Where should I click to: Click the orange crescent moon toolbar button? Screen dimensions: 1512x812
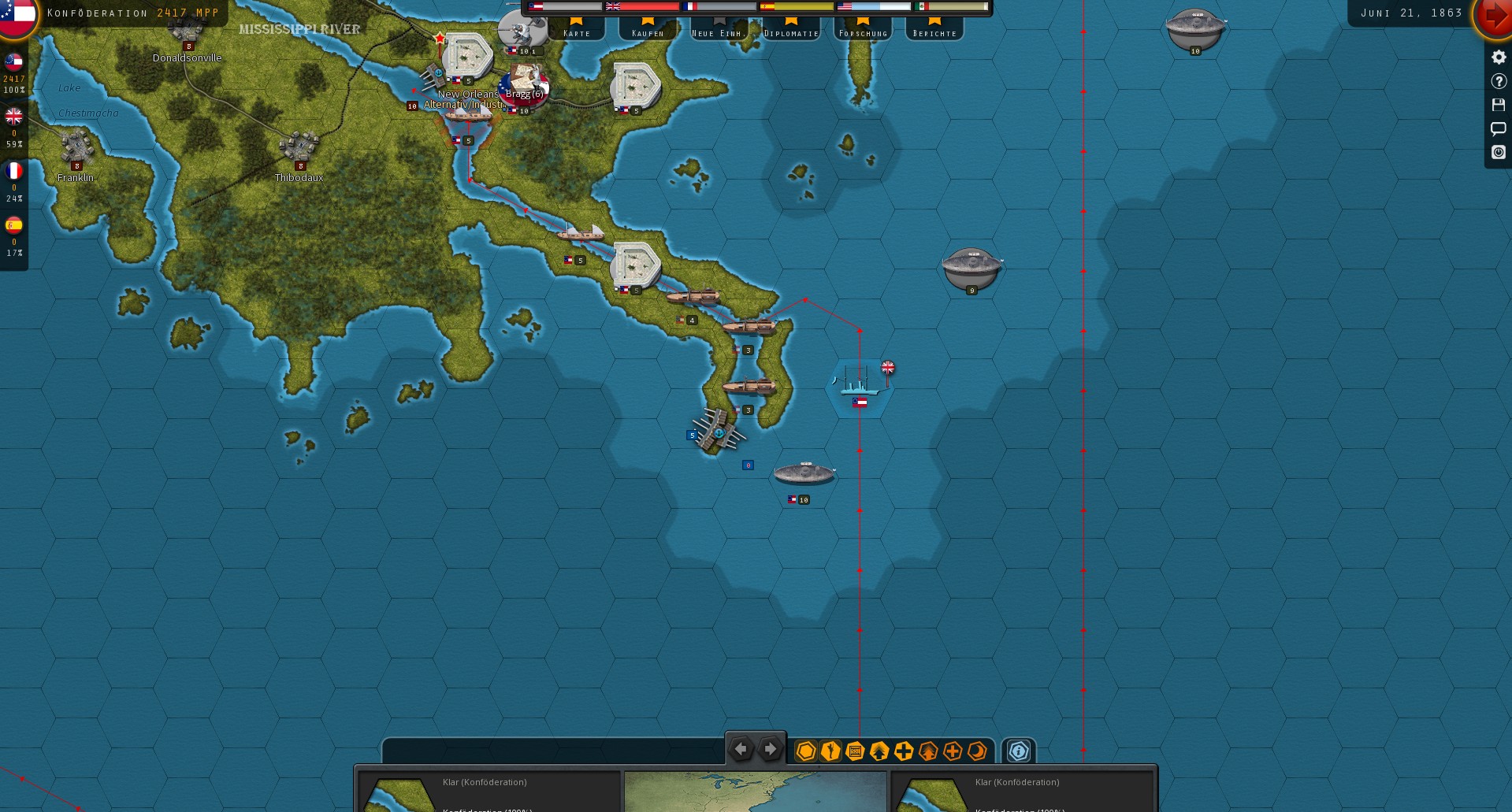pos(977,751)
